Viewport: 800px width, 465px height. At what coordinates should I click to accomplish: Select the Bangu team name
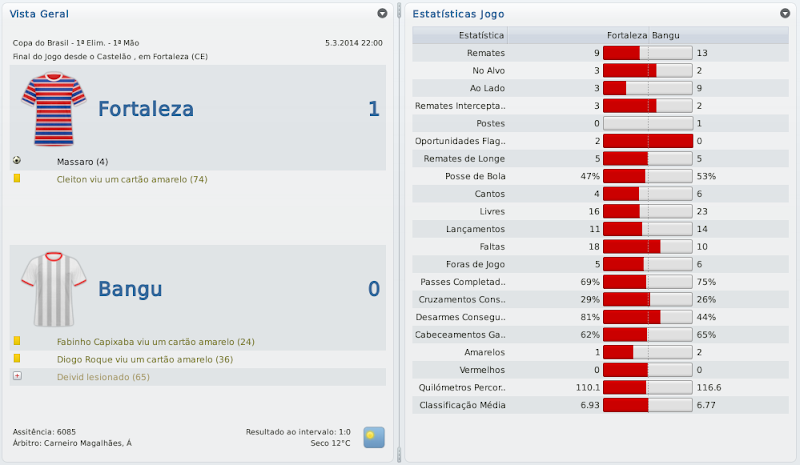[x=130, y=290]
